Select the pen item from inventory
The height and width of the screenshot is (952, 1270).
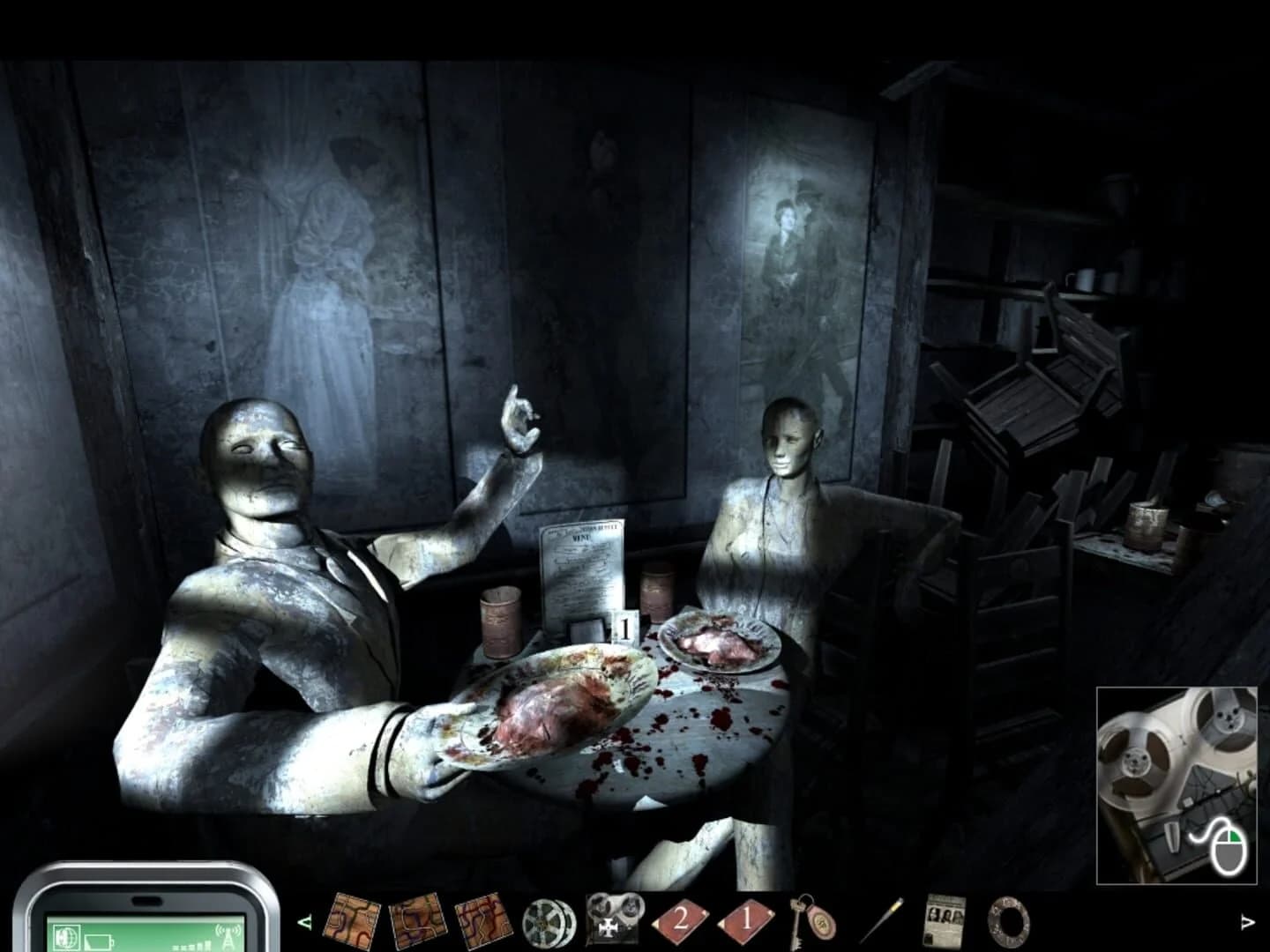point(882,919)
